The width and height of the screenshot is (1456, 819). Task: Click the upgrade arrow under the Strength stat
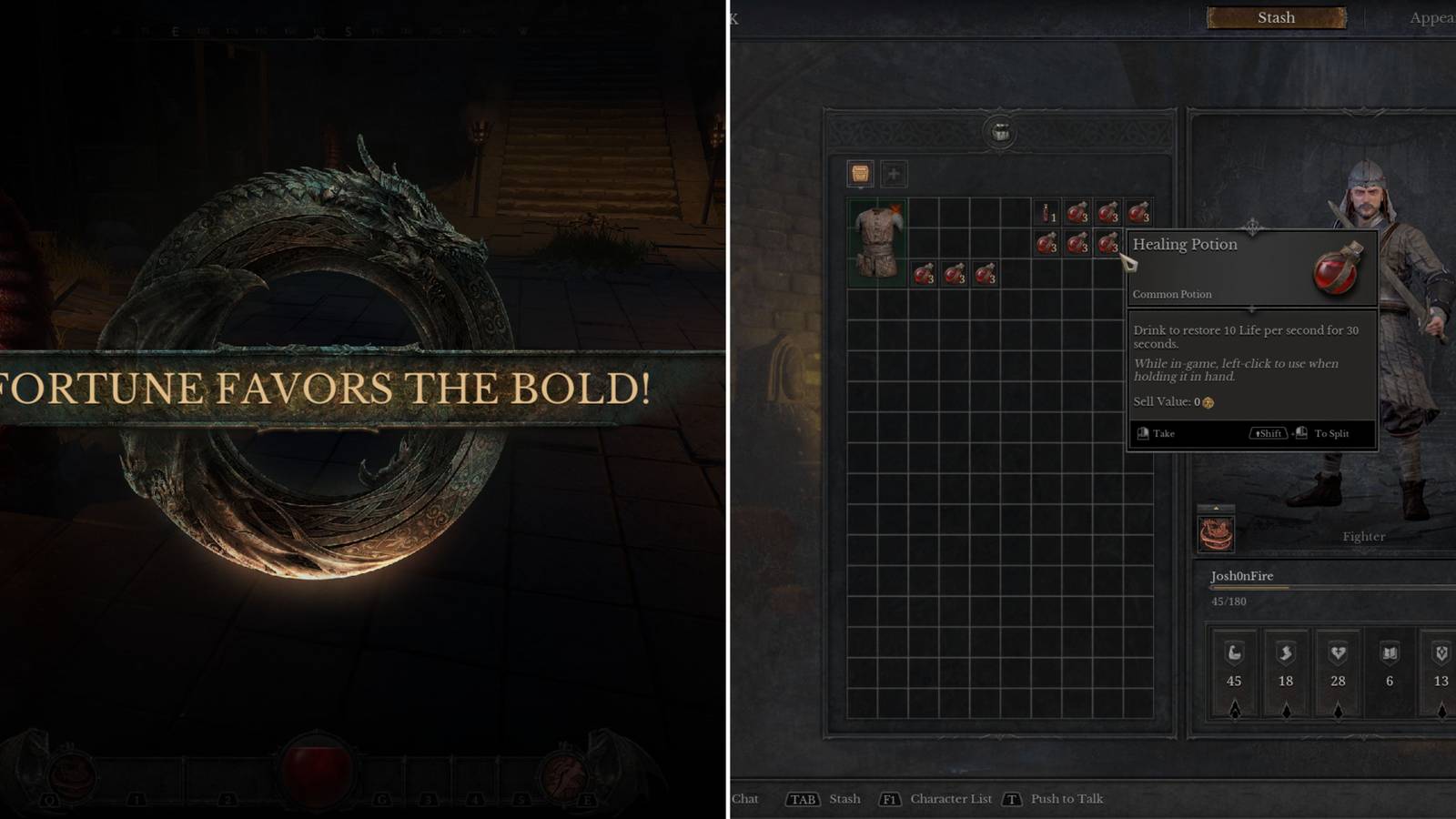pyautogui.click(x=1235, y=710)
